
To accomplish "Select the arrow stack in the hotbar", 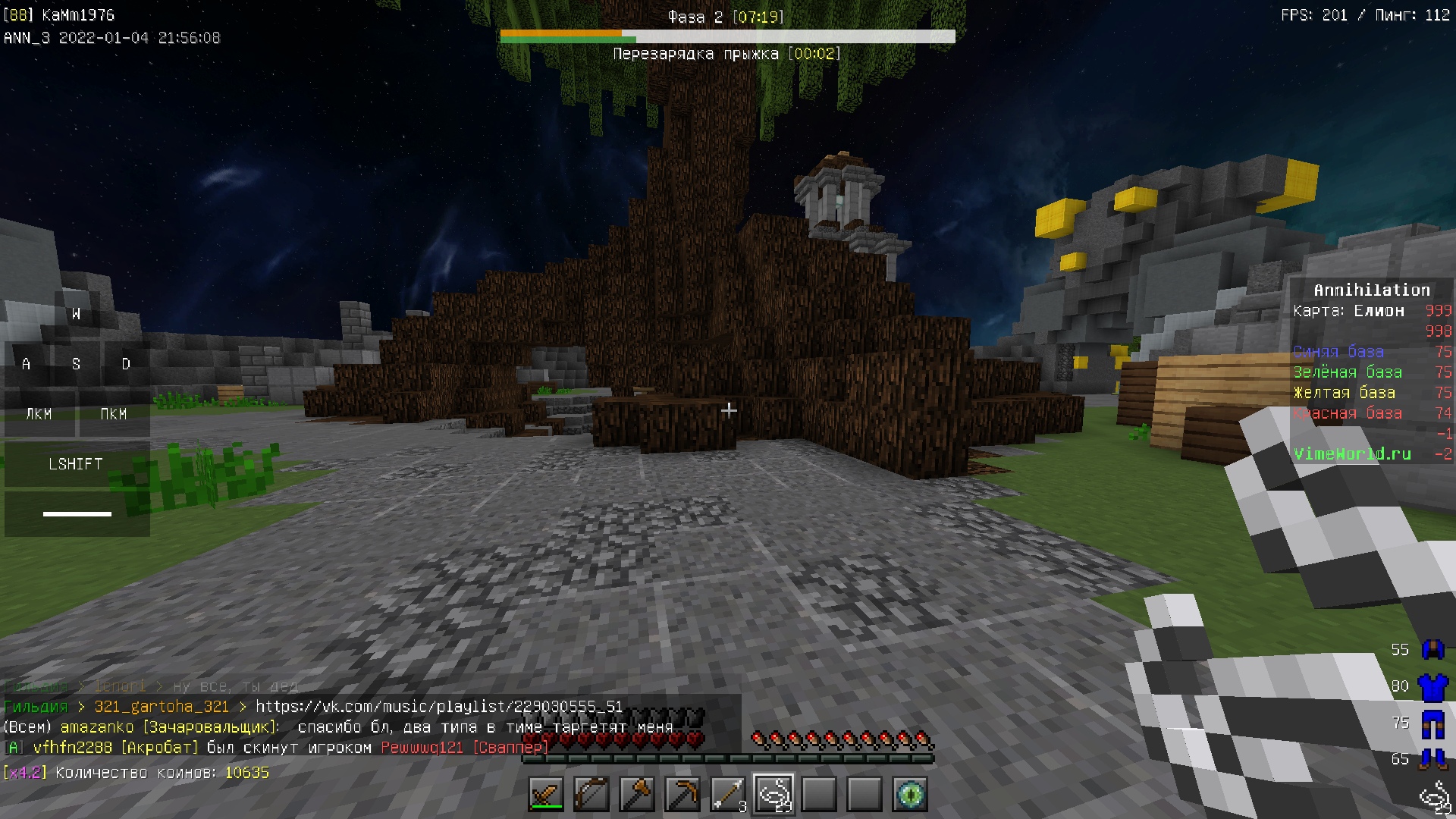I will tap(728, 795).
